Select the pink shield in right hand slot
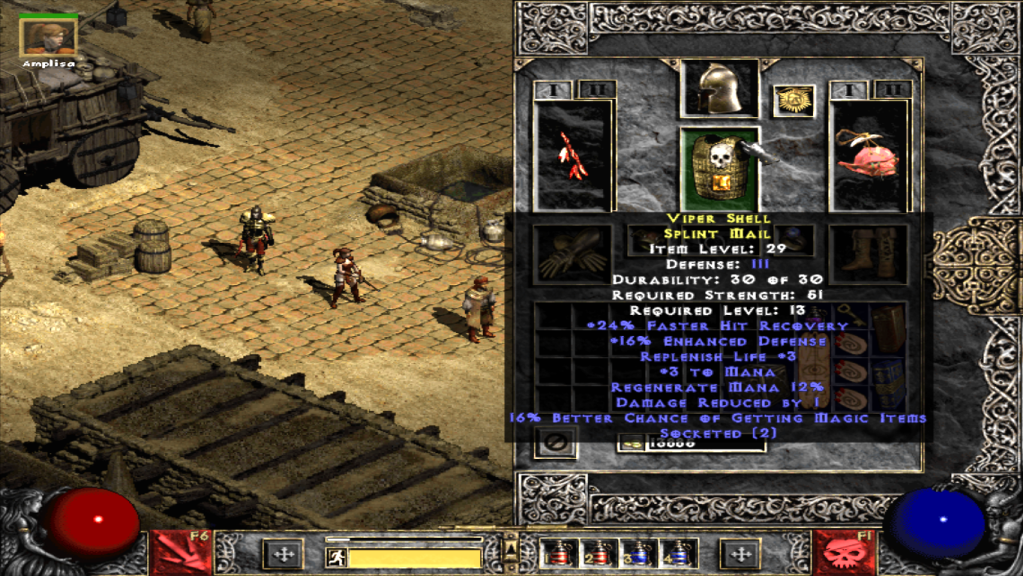 [868, 155]
